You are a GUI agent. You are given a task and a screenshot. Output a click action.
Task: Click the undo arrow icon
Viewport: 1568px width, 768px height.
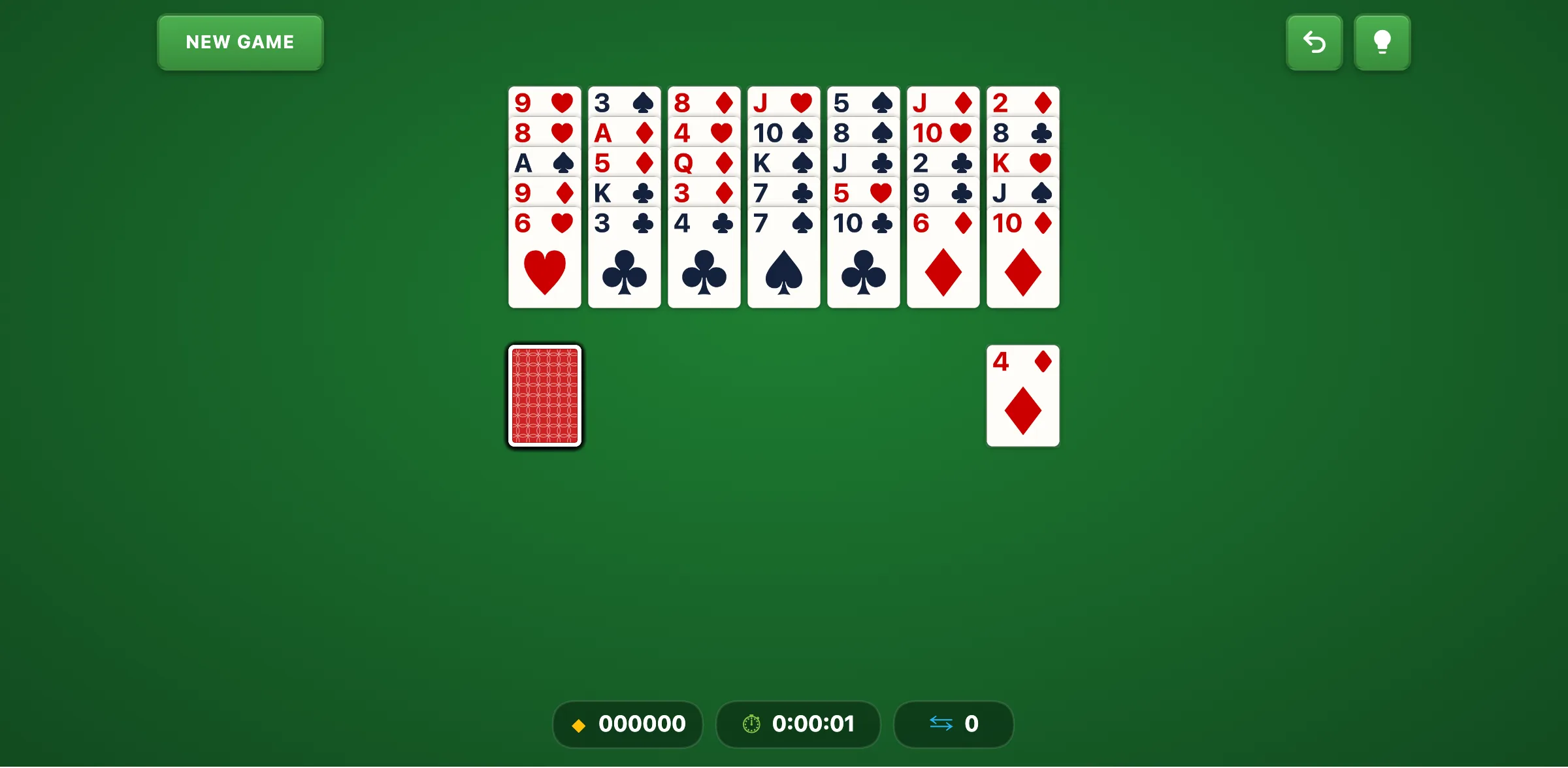(1314, 42)
